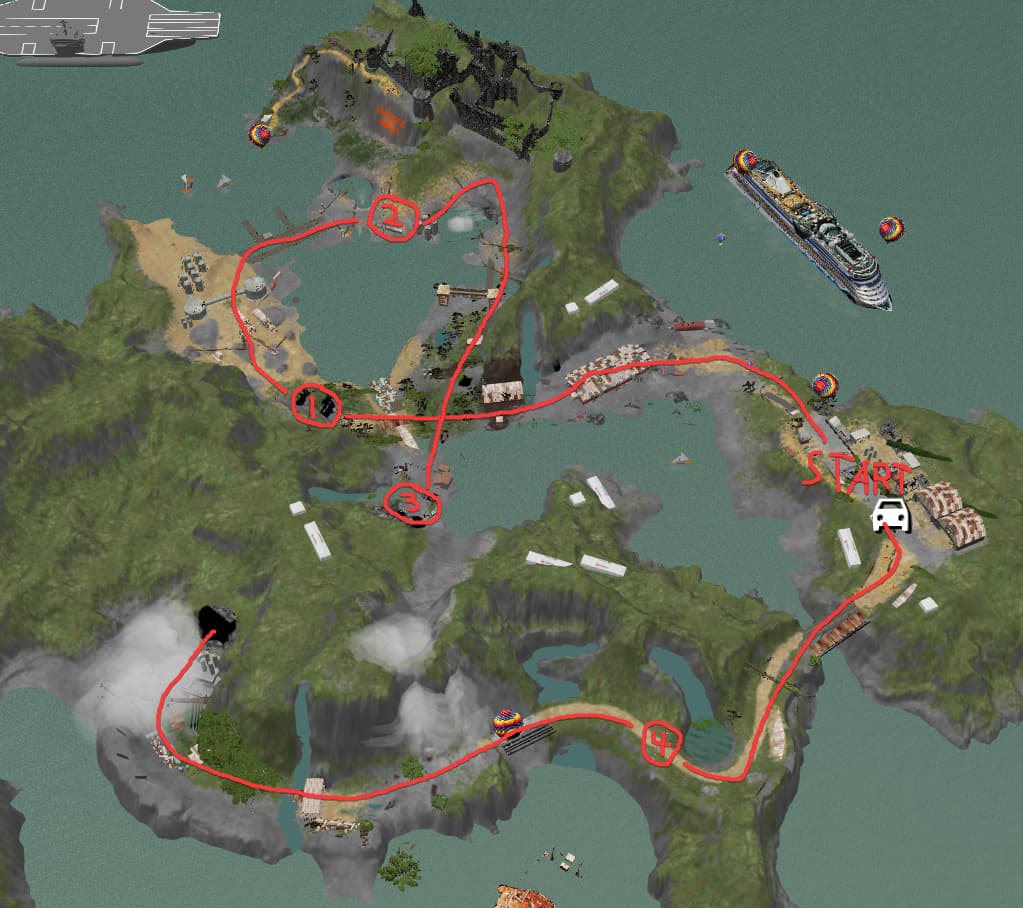Click the red START label

coord(859,470)
